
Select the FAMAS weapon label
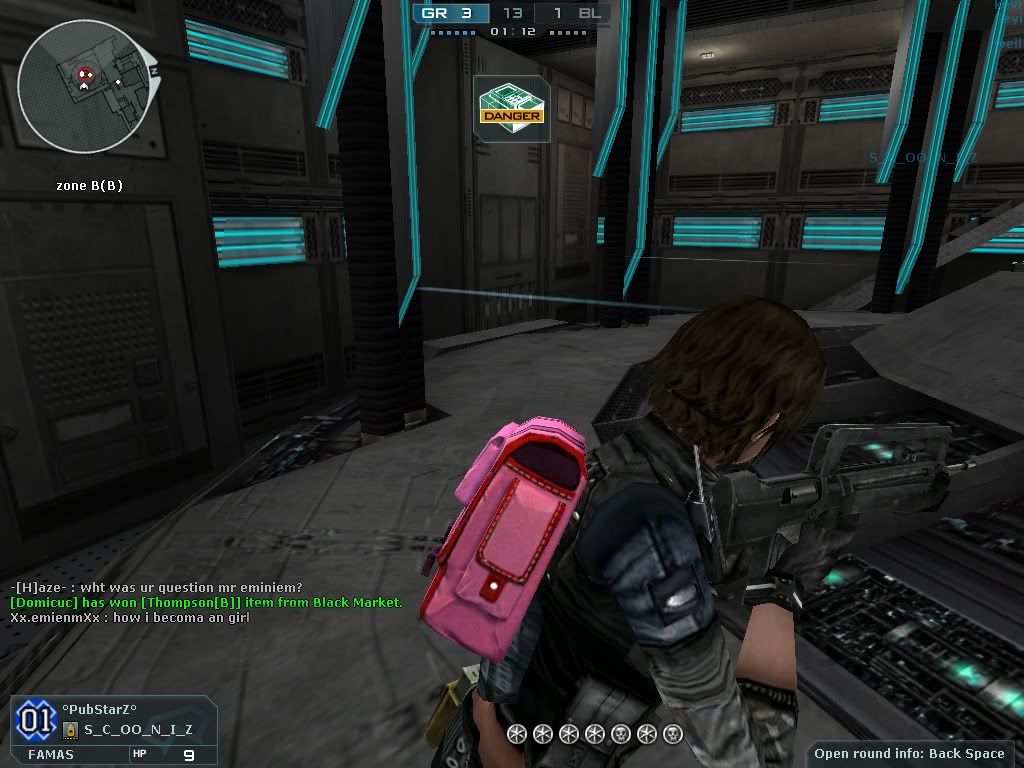pyautogui.click(x=50, y=754)
